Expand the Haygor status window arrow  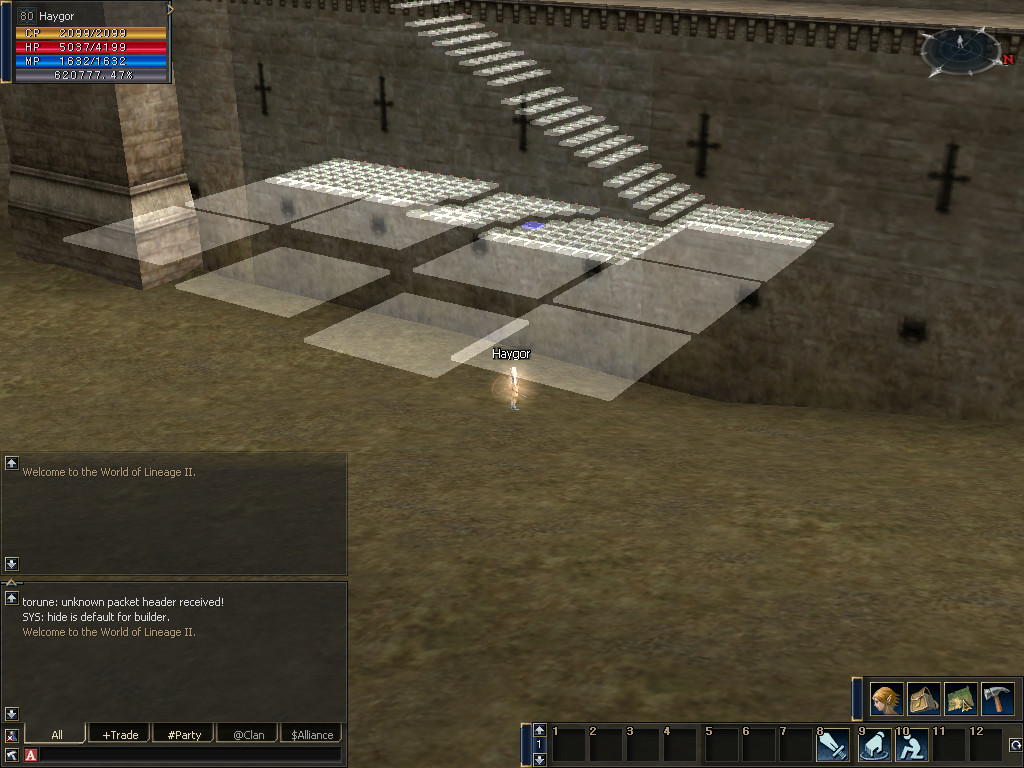pyautogui.click(x=170, y=9)
